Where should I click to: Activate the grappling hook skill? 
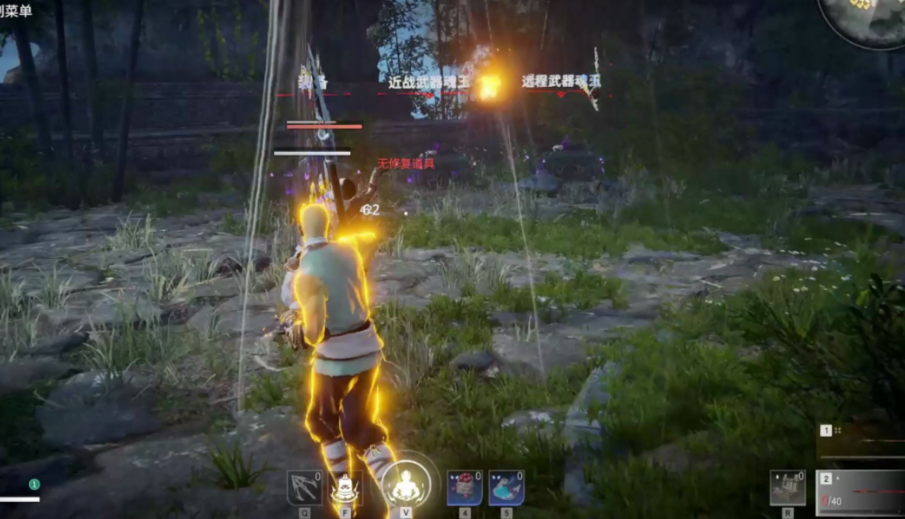point(304,487)
